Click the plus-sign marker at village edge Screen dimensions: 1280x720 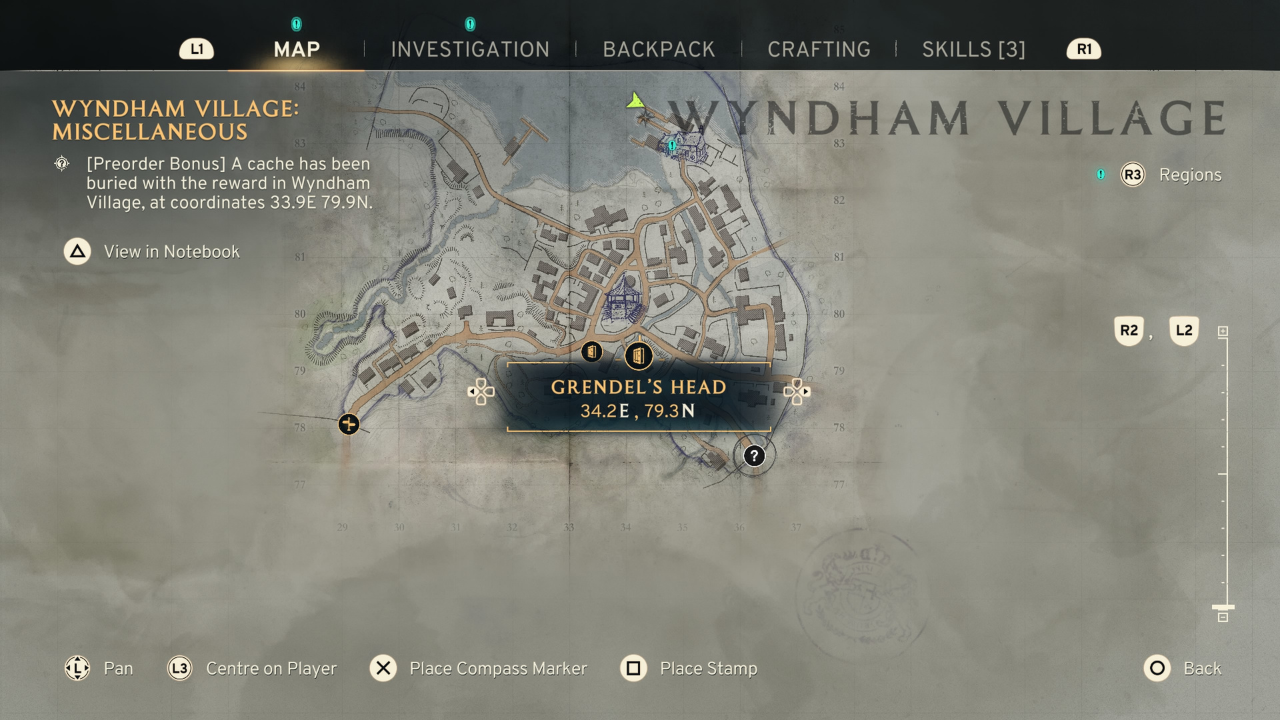(348, 424)
